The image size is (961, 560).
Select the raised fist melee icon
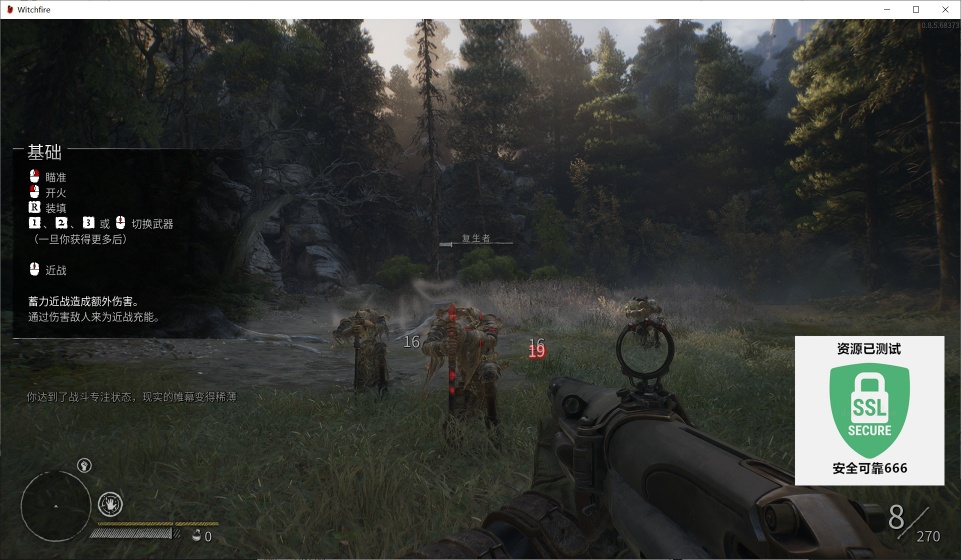(84, 465)
